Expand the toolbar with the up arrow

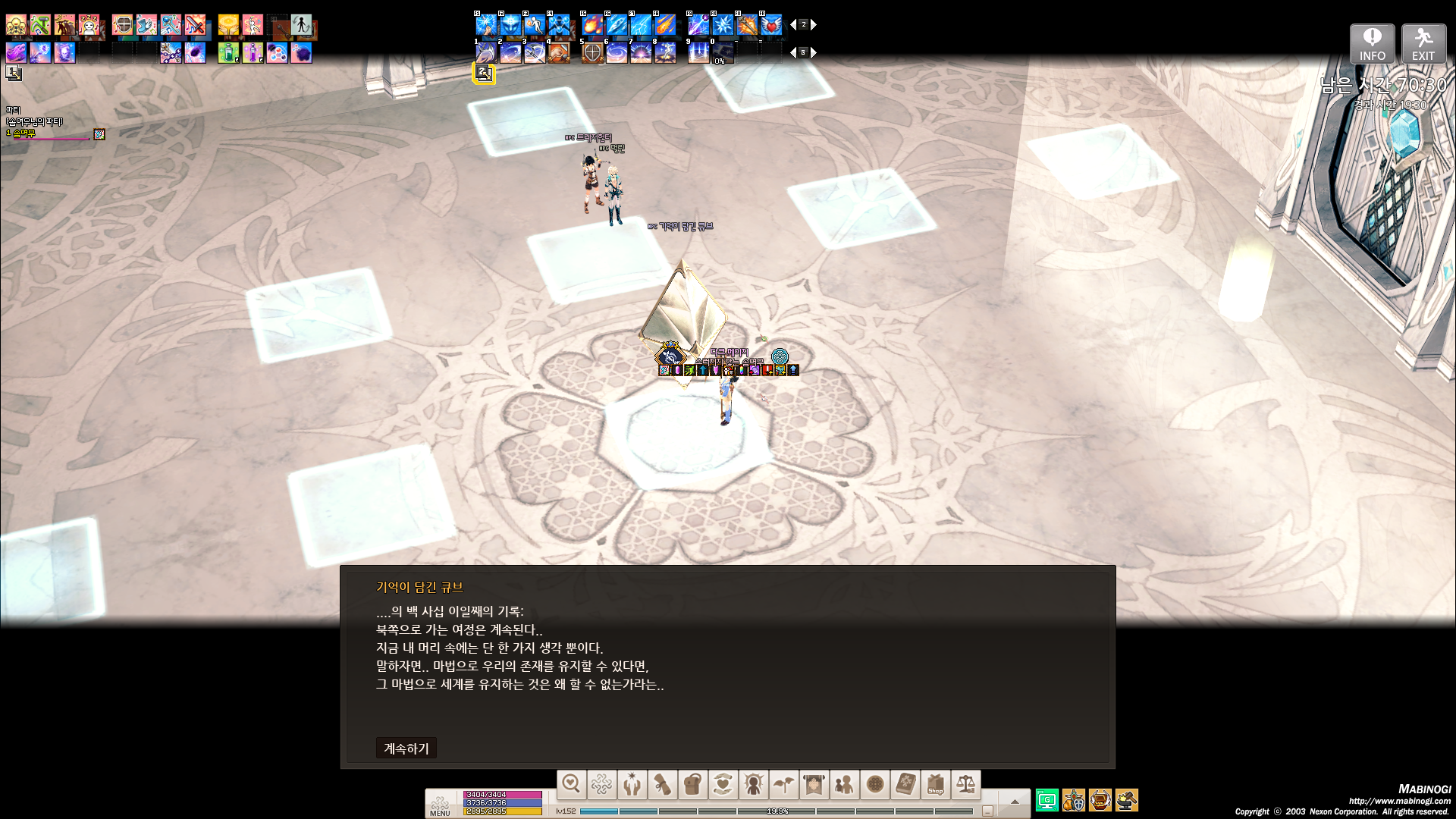(x=1015, y=801)
